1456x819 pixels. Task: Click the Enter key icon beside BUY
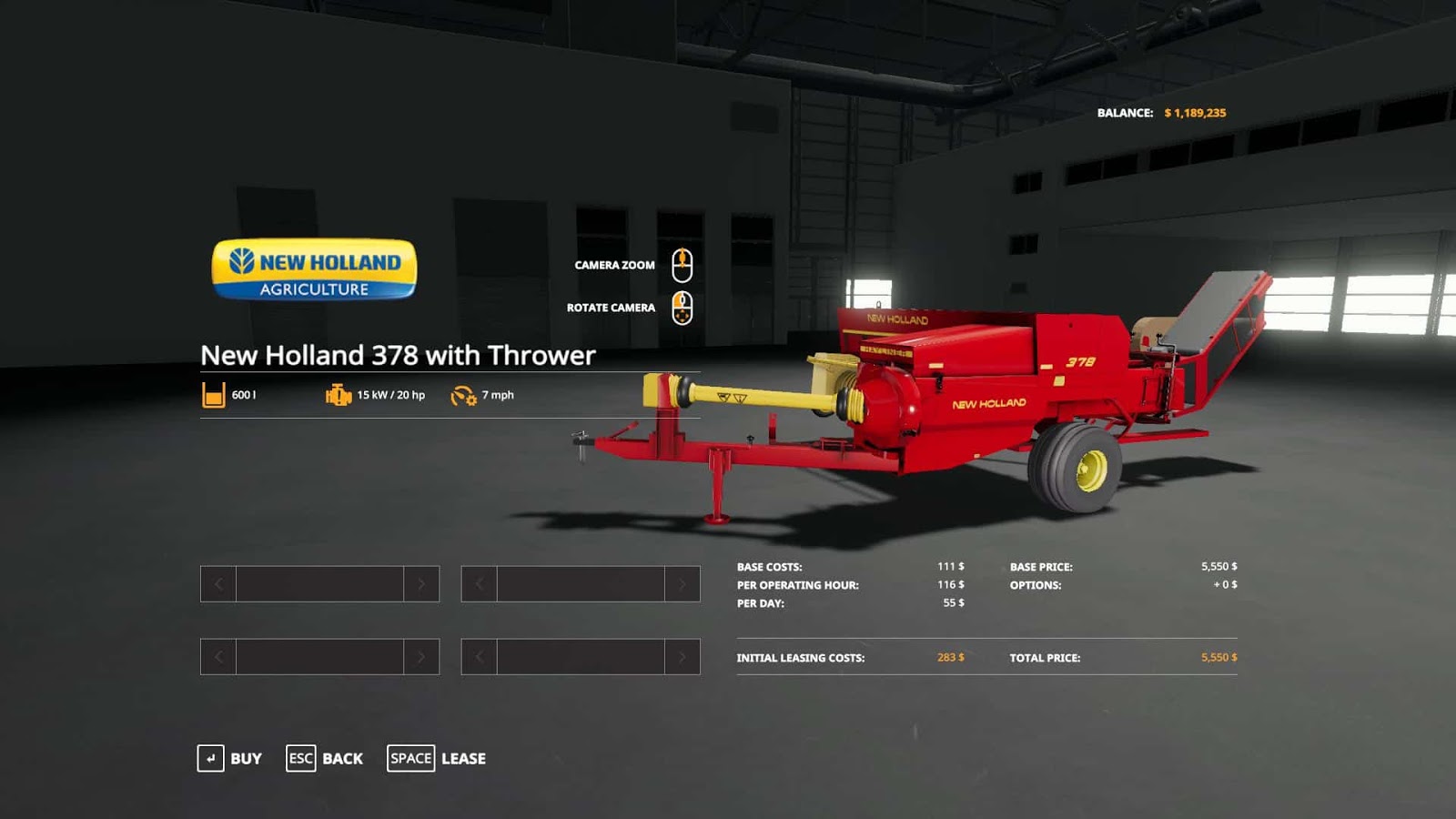pyautogui.click(x=211, y=758)
